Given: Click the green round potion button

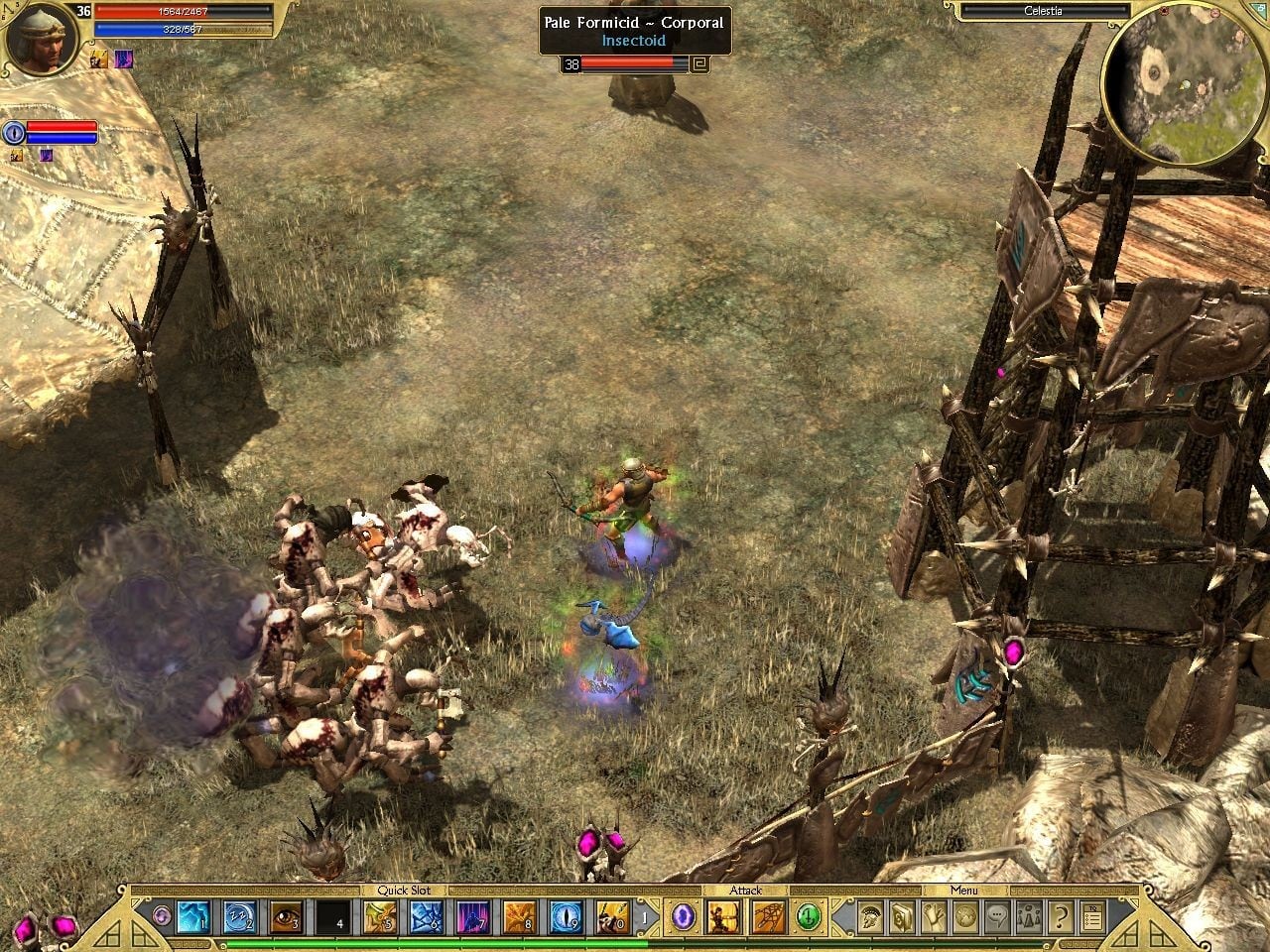Looking at the screenshot, I should [810, 917].
